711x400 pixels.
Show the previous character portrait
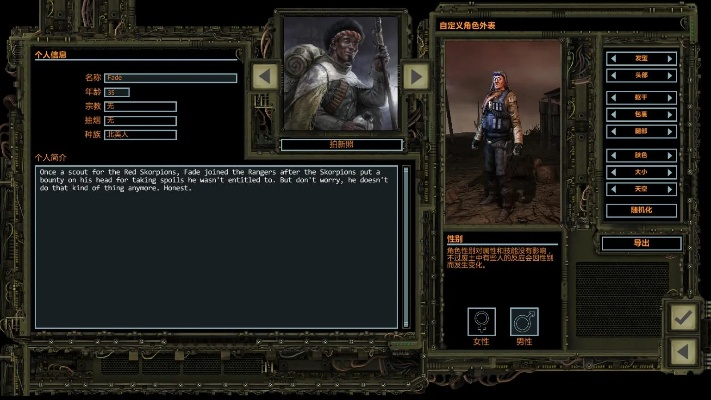tap(265, 75)
